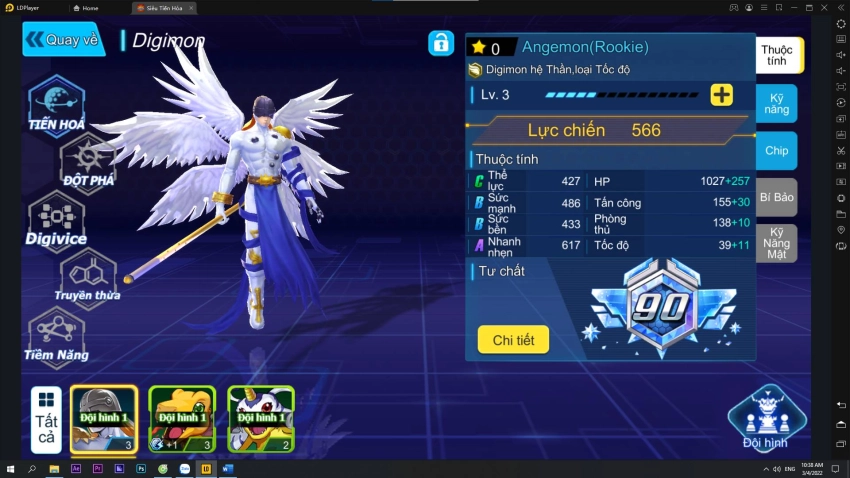Open the Digivice menu
This screenshot has width=850, height=478.
pyautogui.click(x=56, y=219)
